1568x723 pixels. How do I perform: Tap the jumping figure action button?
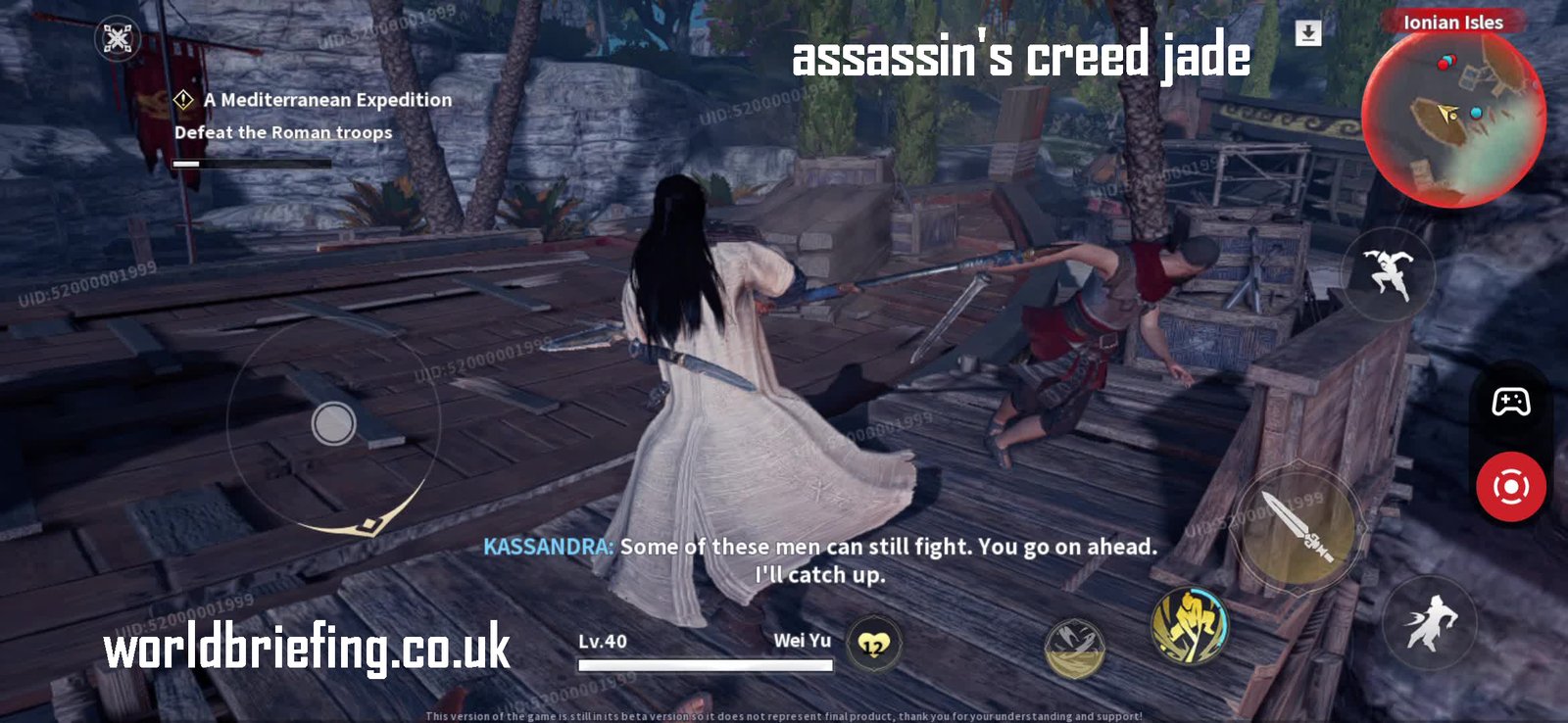point(1387,273)
